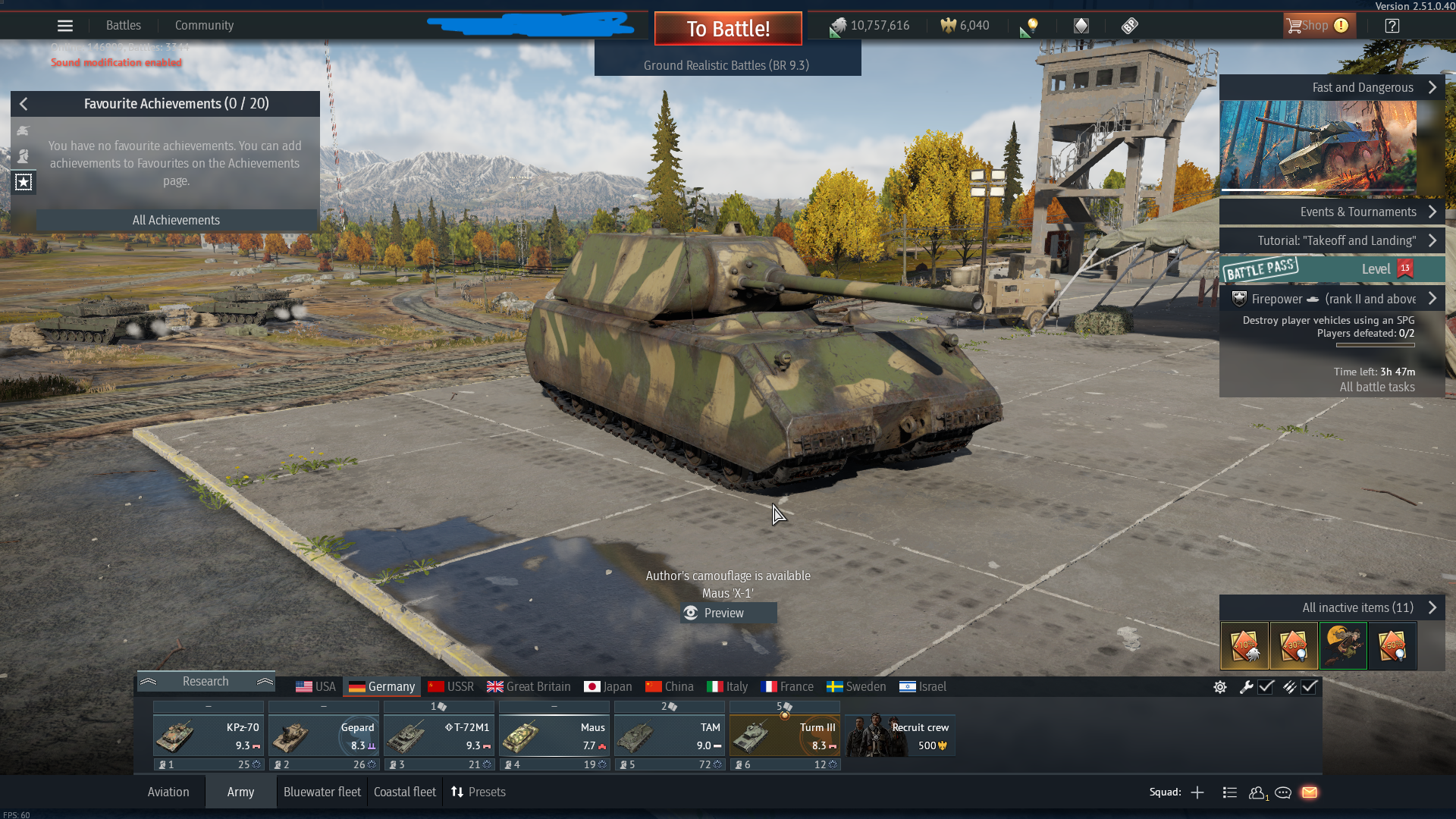This screenshot has height=819, width=1456.
Task: Recruit a new crew for 500
Action: tap(900, 736)
